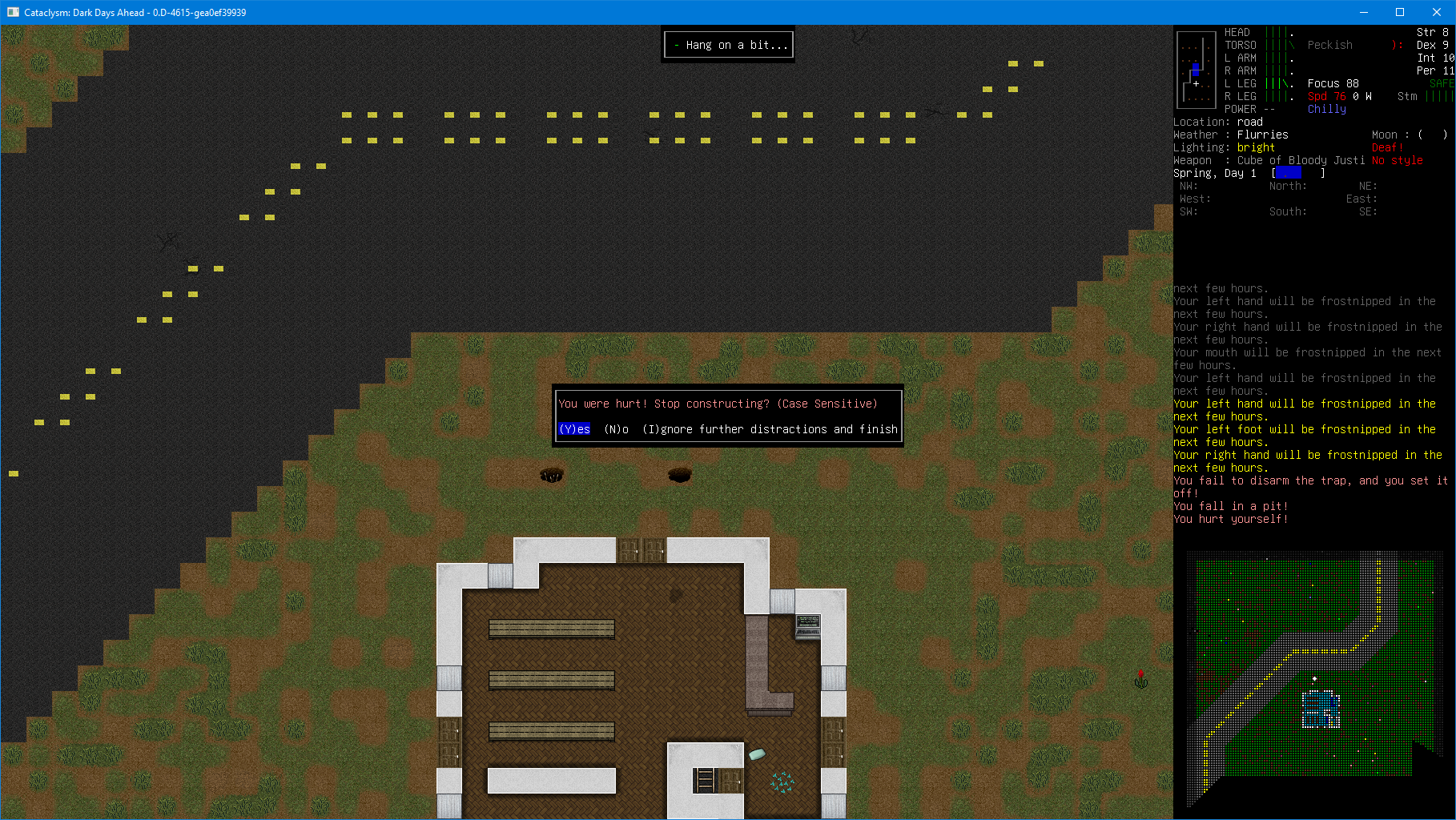Click the Deaf! status indicator
Screen dimensions: 1456x820
pyautogui.click(x=1386, y=147)
